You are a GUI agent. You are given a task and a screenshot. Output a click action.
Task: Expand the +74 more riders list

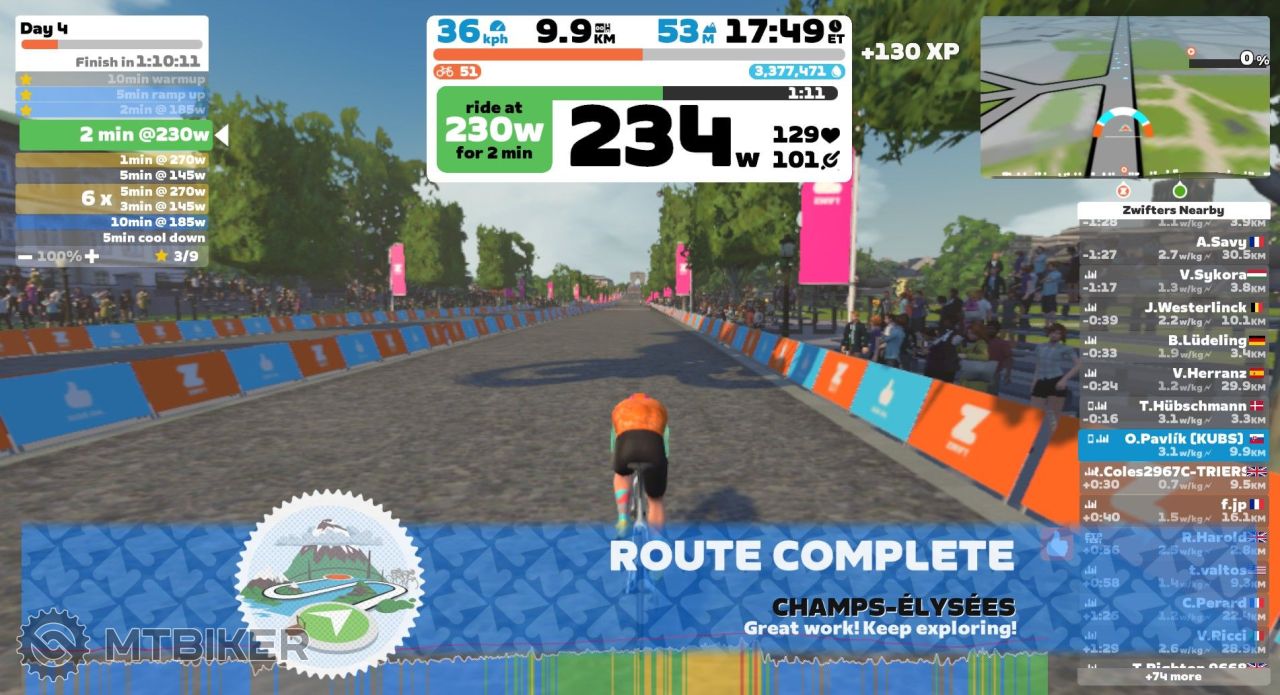pos(1173,677)
